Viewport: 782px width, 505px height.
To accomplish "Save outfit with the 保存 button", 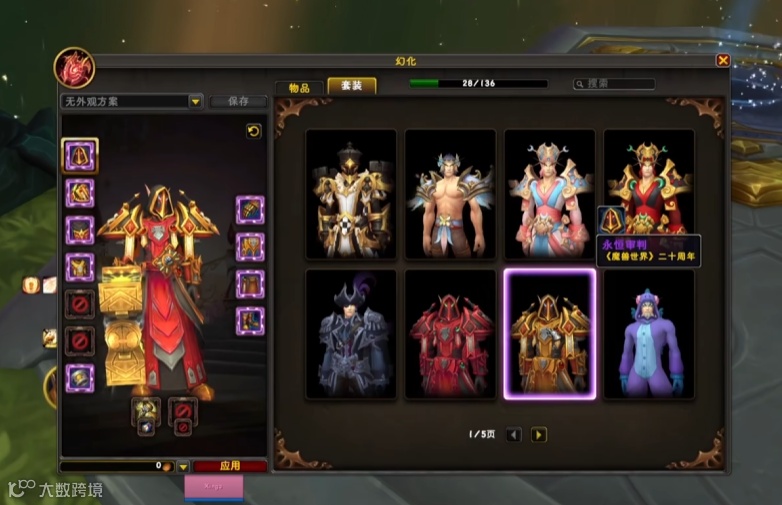I will click(x=238, y=101).
